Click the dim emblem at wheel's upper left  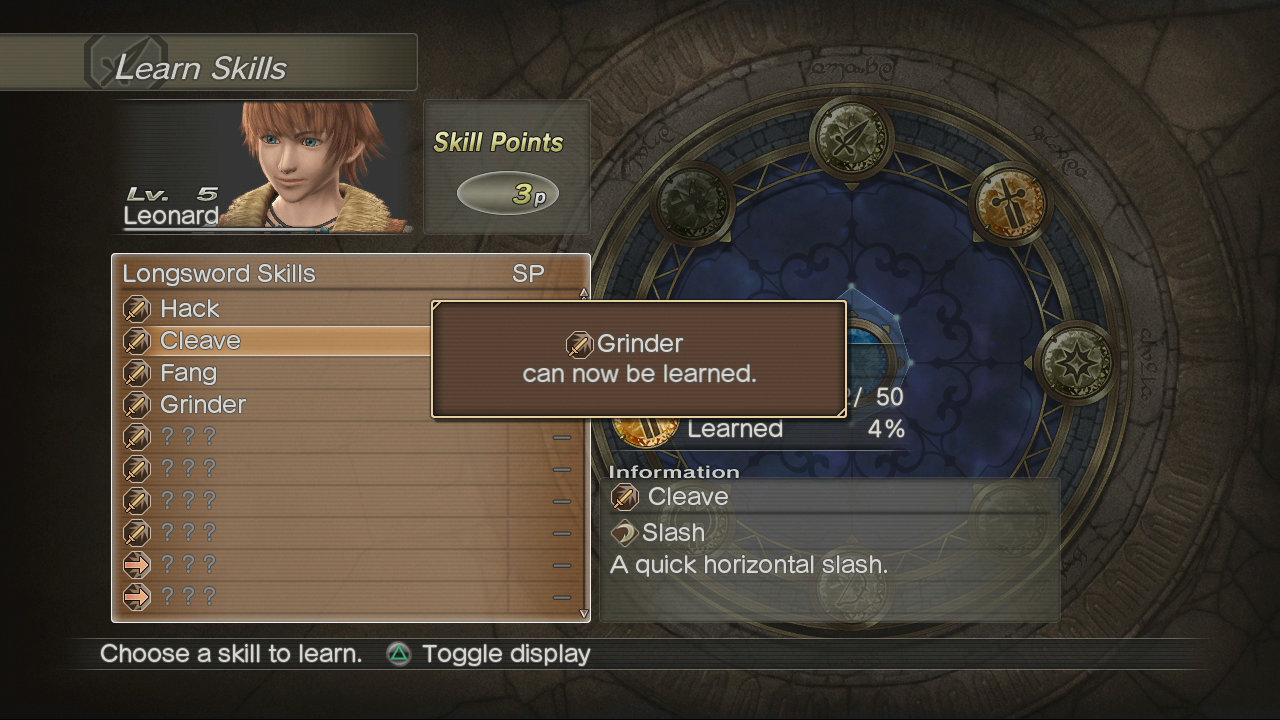pyautogui.click(x=694, y=204)
